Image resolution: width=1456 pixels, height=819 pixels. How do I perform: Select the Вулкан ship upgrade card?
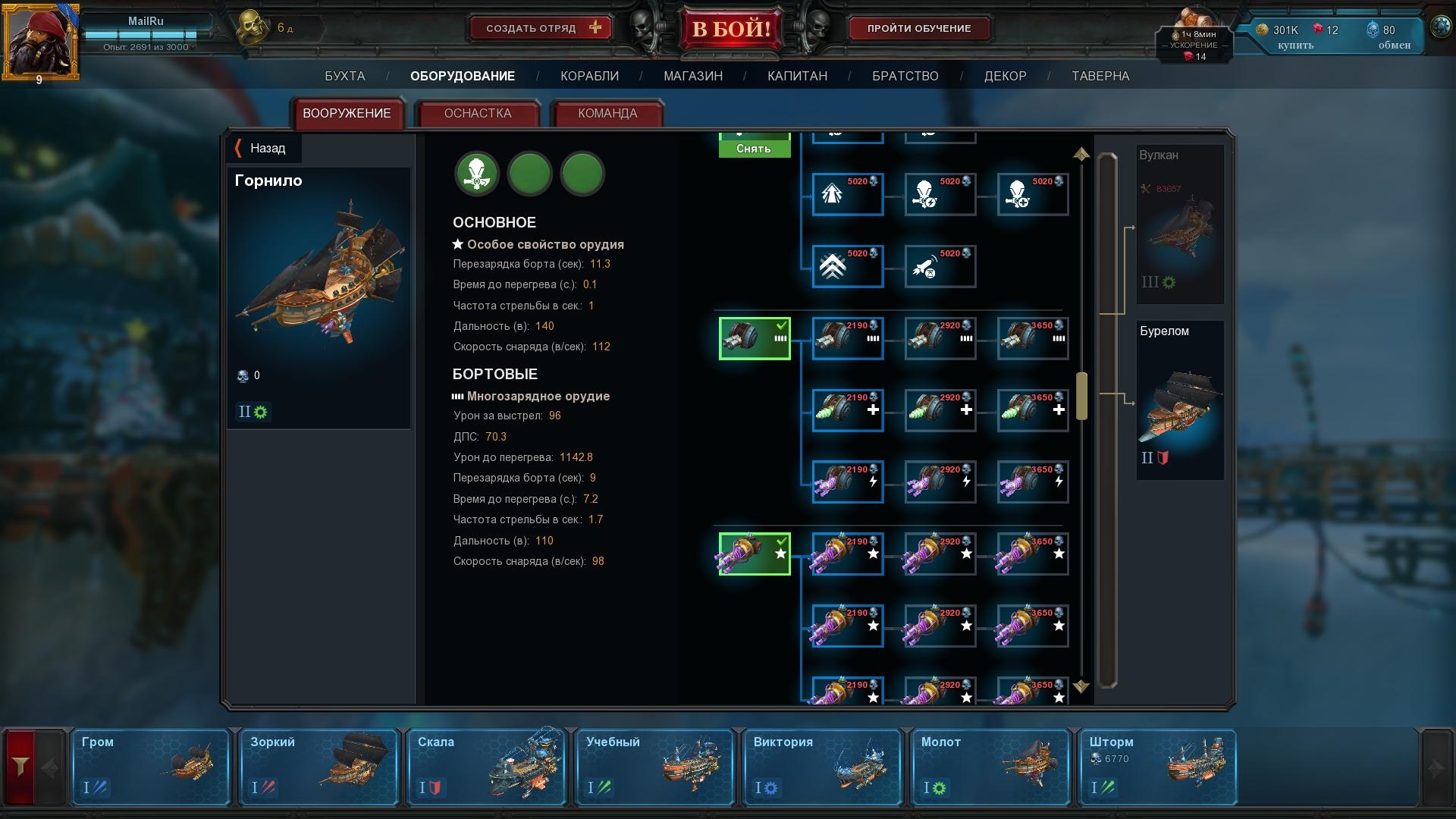(1179, 224)
